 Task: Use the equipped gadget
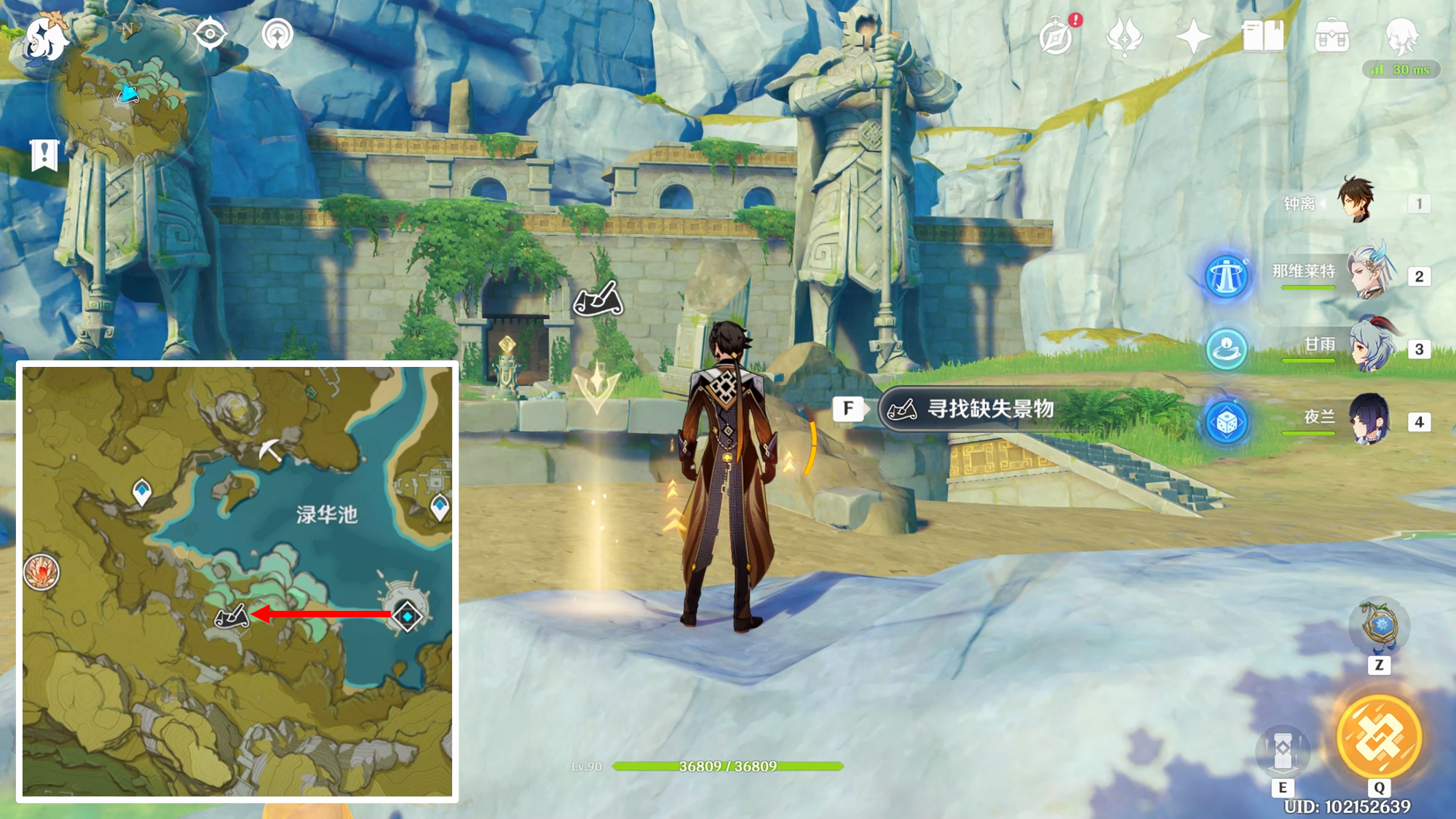click(x=1379, y=626)
